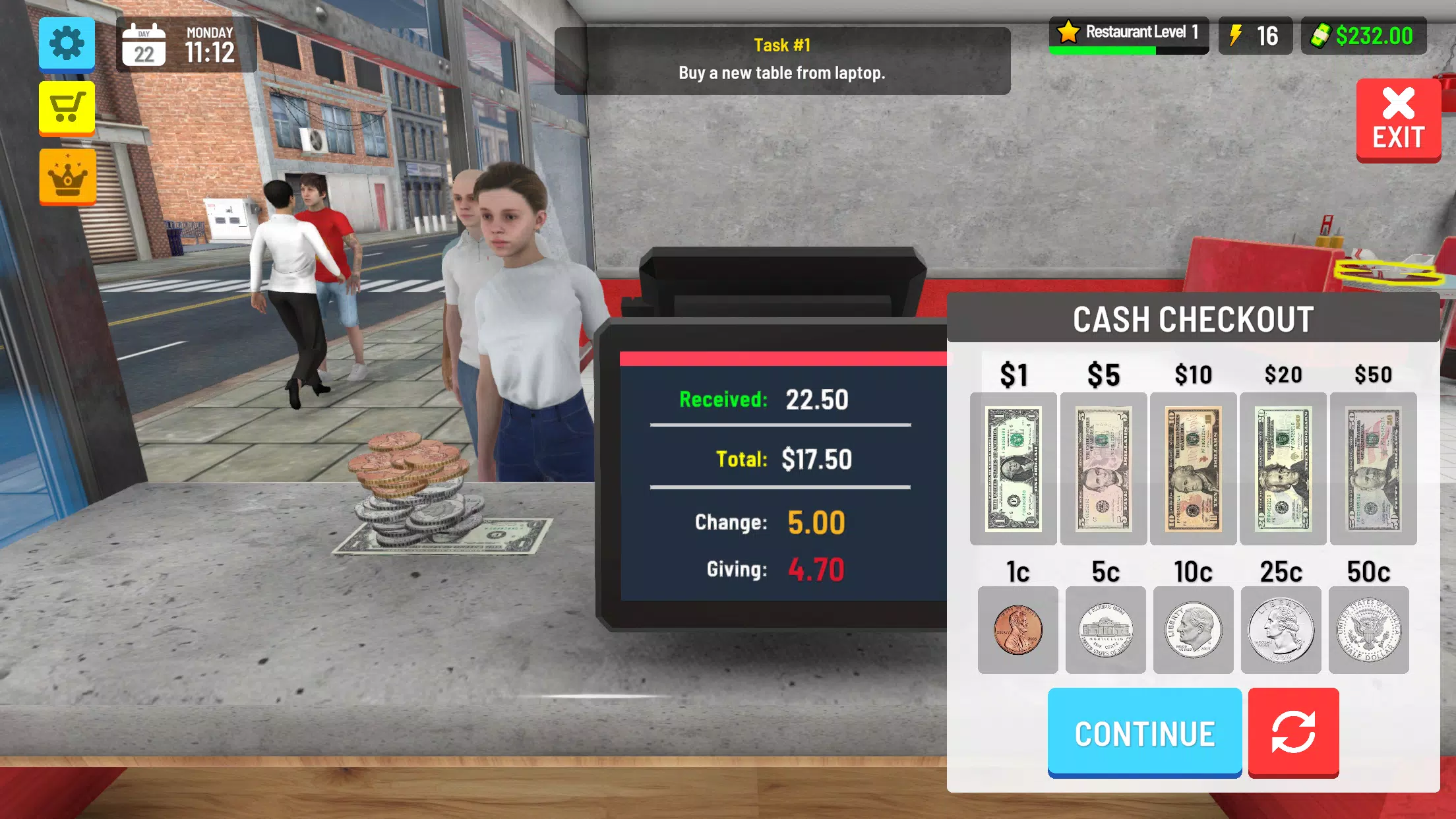Screen dimensions: 1456x819
Task: Click the Restaurant Level star
Action: click(1068, 32)
